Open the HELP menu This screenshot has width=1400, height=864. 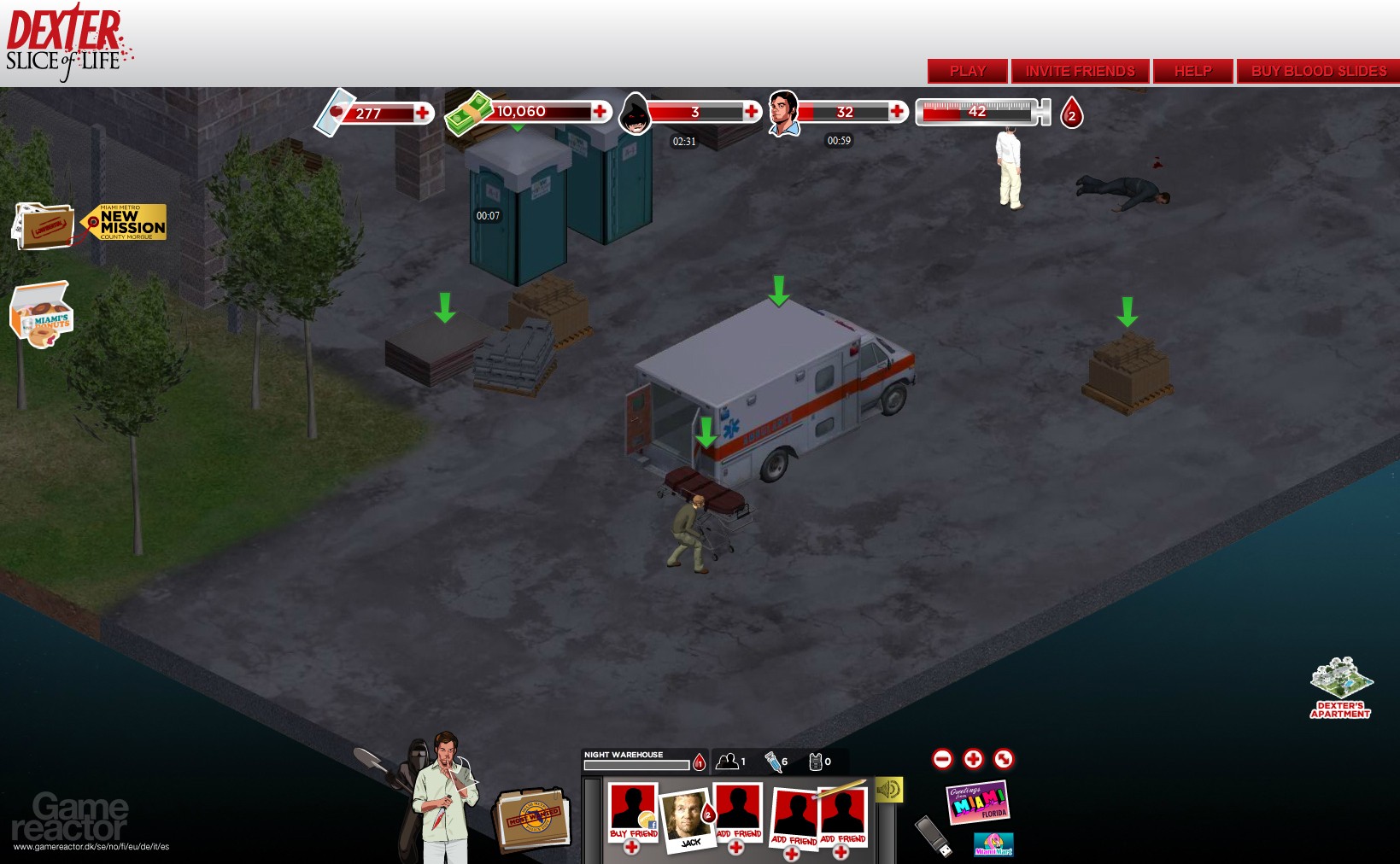pos(1192,71)
